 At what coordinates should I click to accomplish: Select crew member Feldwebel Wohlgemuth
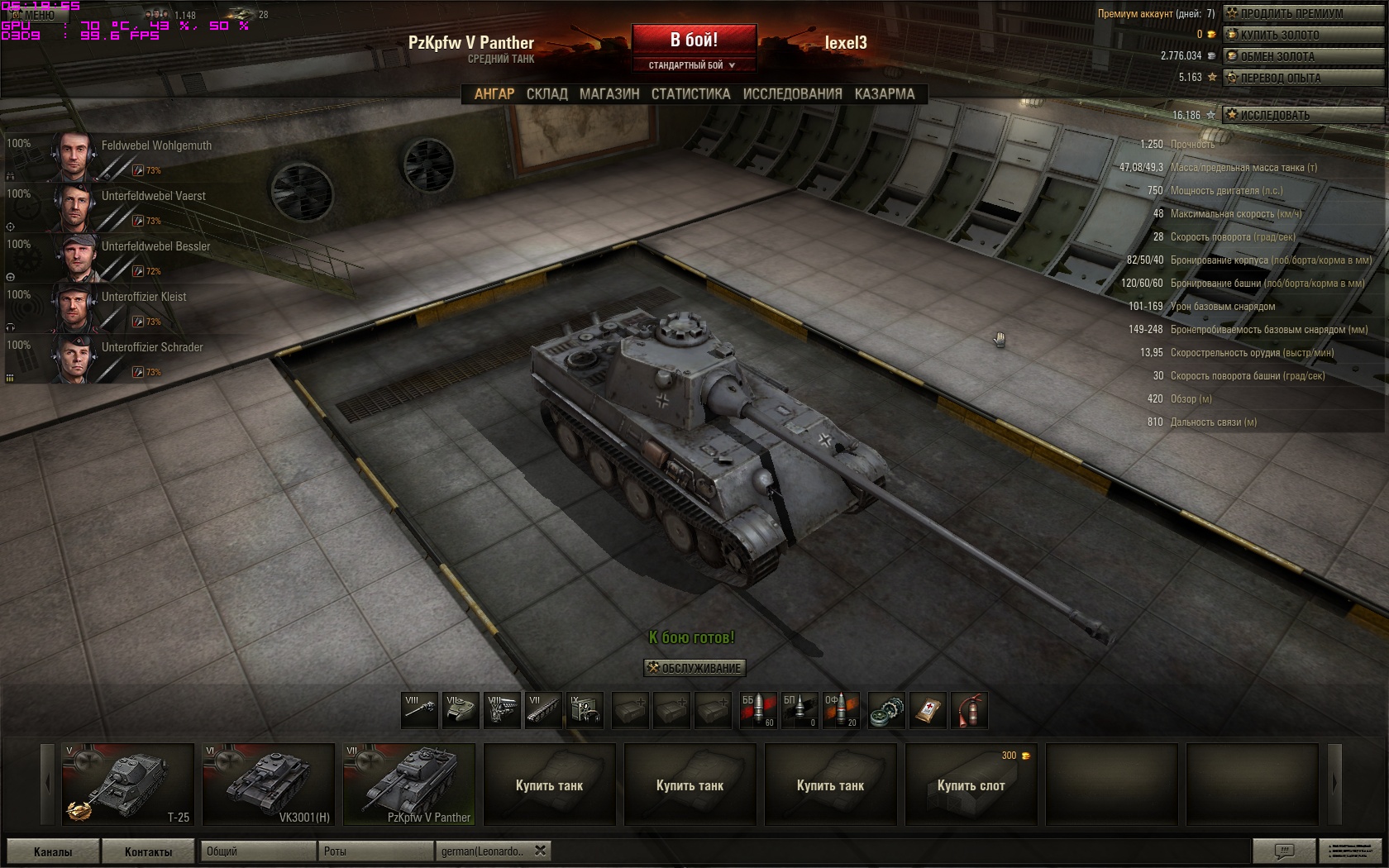pyautogui.click(x=132, y=156)
